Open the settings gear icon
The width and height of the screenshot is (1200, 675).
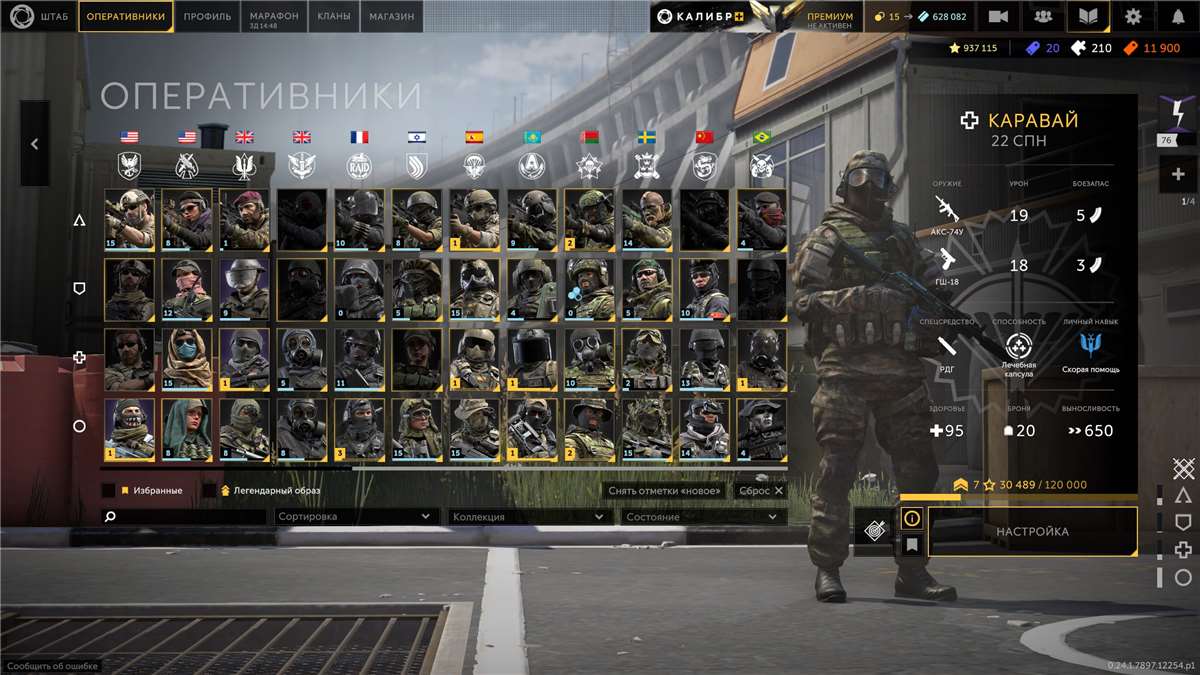(1132, 16)
